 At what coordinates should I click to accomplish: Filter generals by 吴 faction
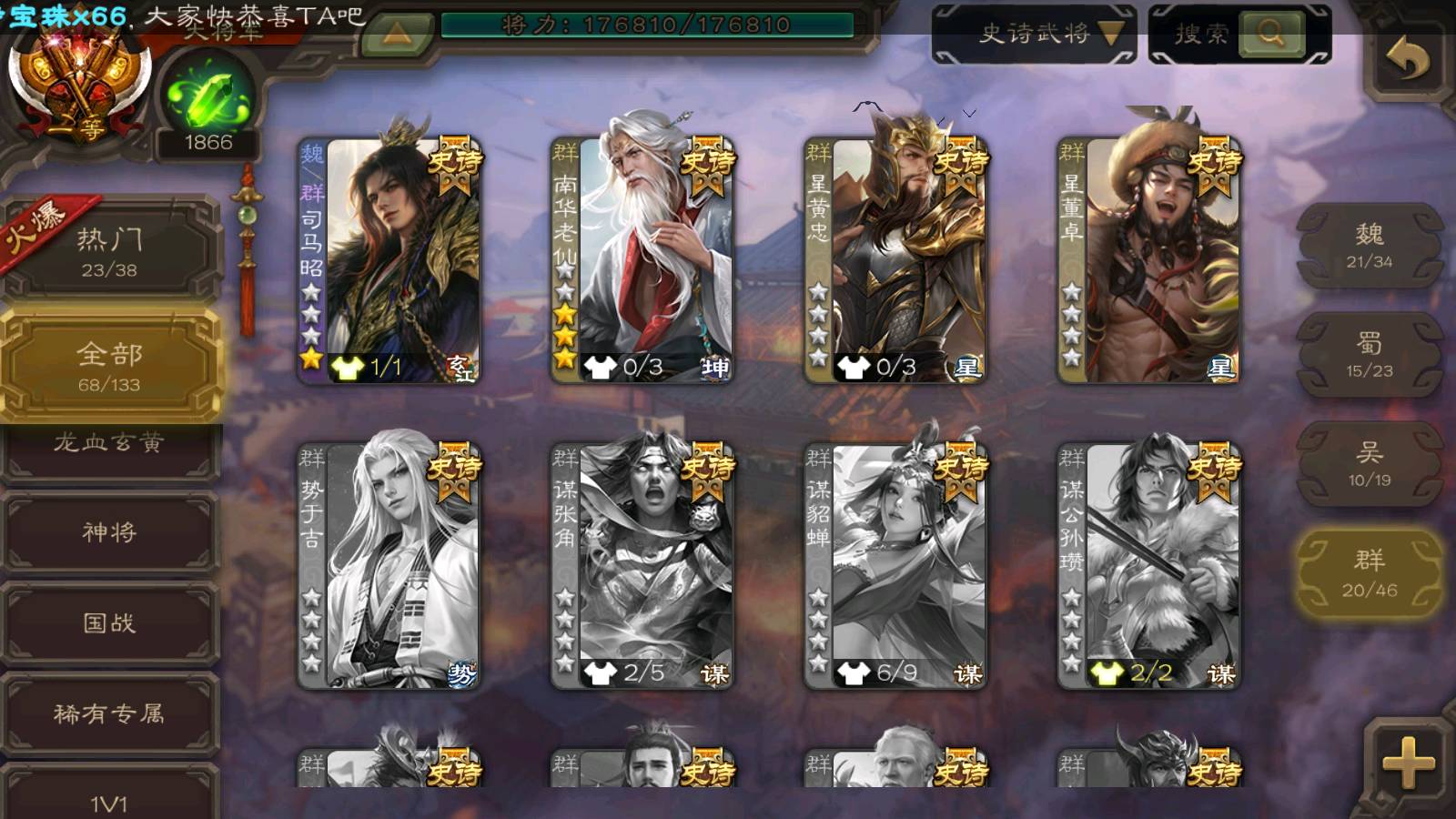[x=1370, y=464]
